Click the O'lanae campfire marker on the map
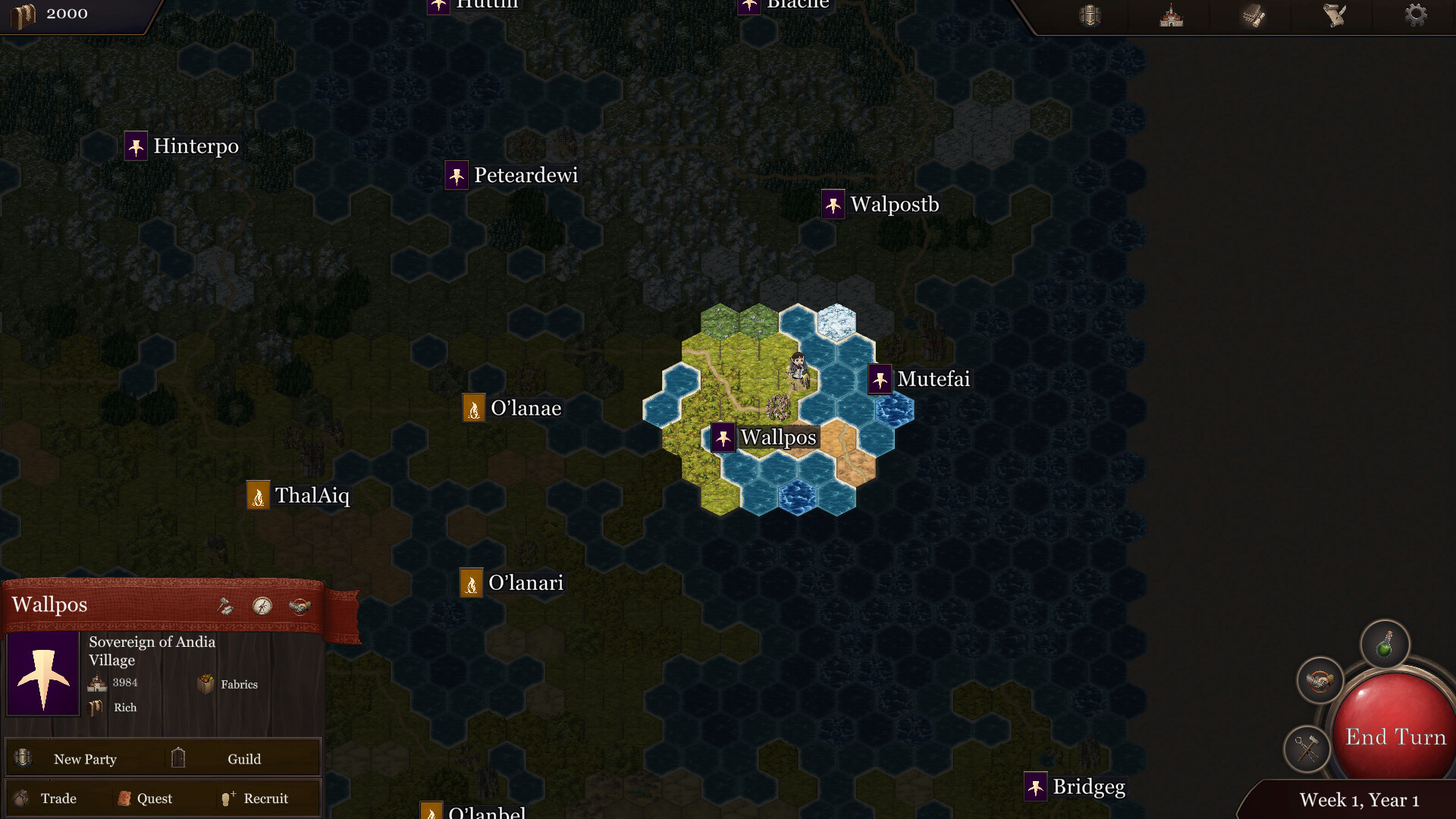This screenshot has height=819, width=1456. click(474, 407)
